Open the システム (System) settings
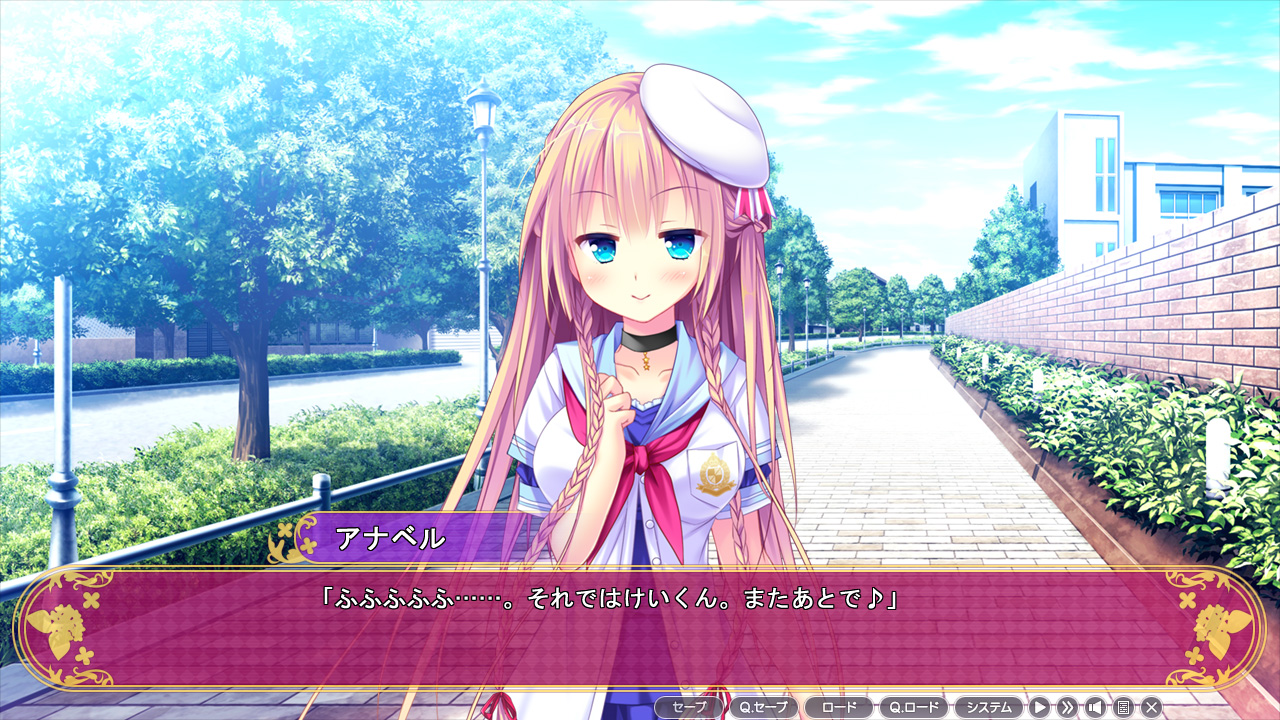Image resolution: width=1280 pixels, height=720 pixels. 988,707
